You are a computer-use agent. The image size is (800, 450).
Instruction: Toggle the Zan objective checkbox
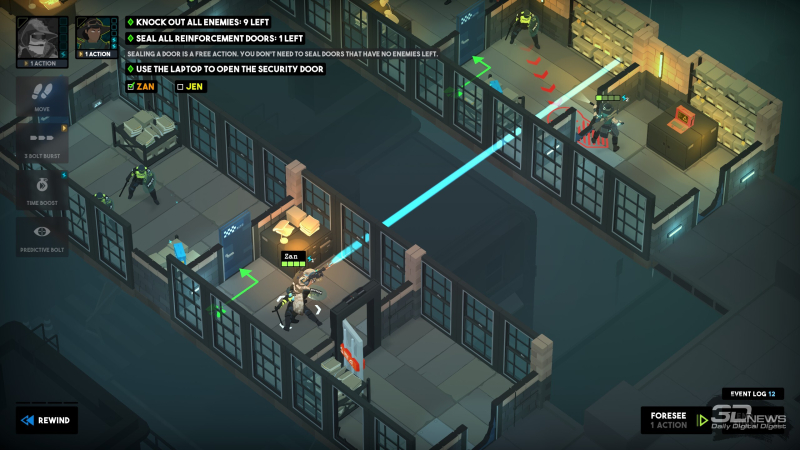point(131,86)
